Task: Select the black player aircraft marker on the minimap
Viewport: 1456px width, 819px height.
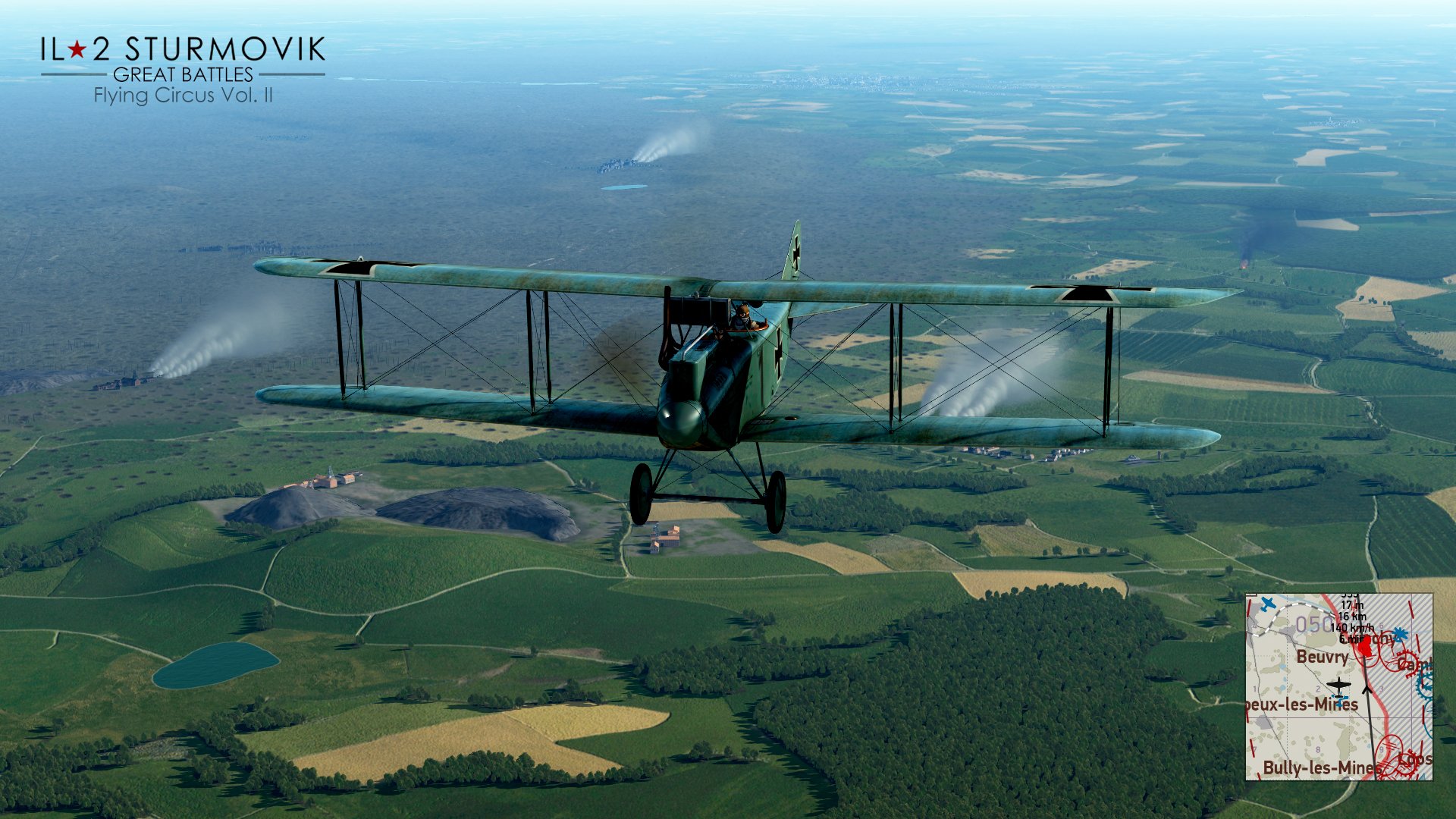Action: tap(1339, 685)
